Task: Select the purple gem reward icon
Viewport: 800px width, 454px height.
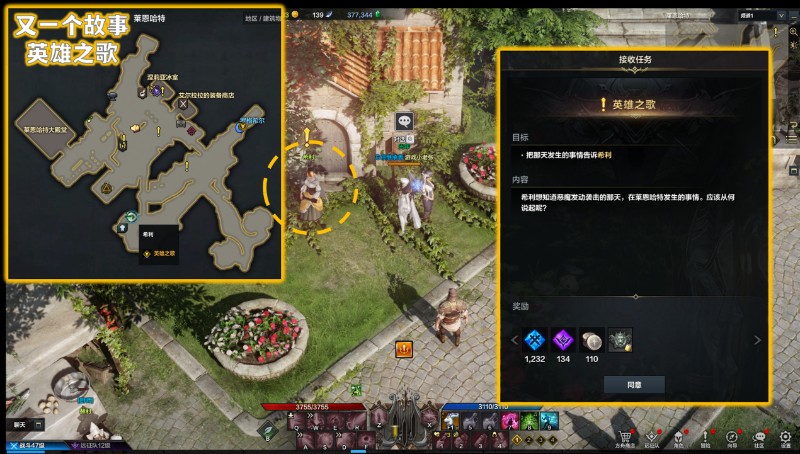Action: point(563,340)
